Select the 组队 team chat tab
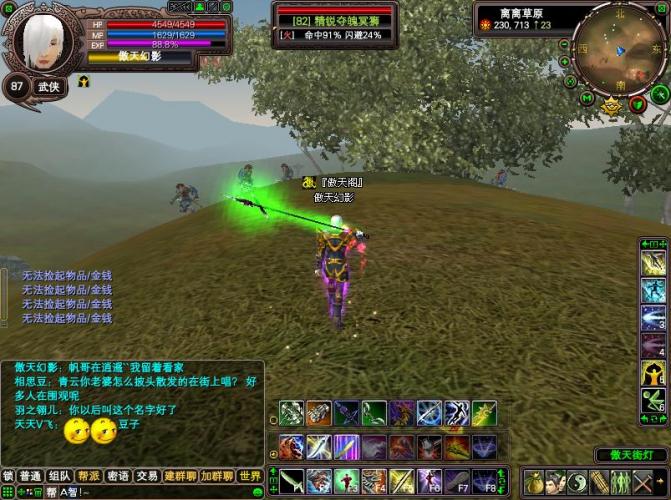 (60, 476)
